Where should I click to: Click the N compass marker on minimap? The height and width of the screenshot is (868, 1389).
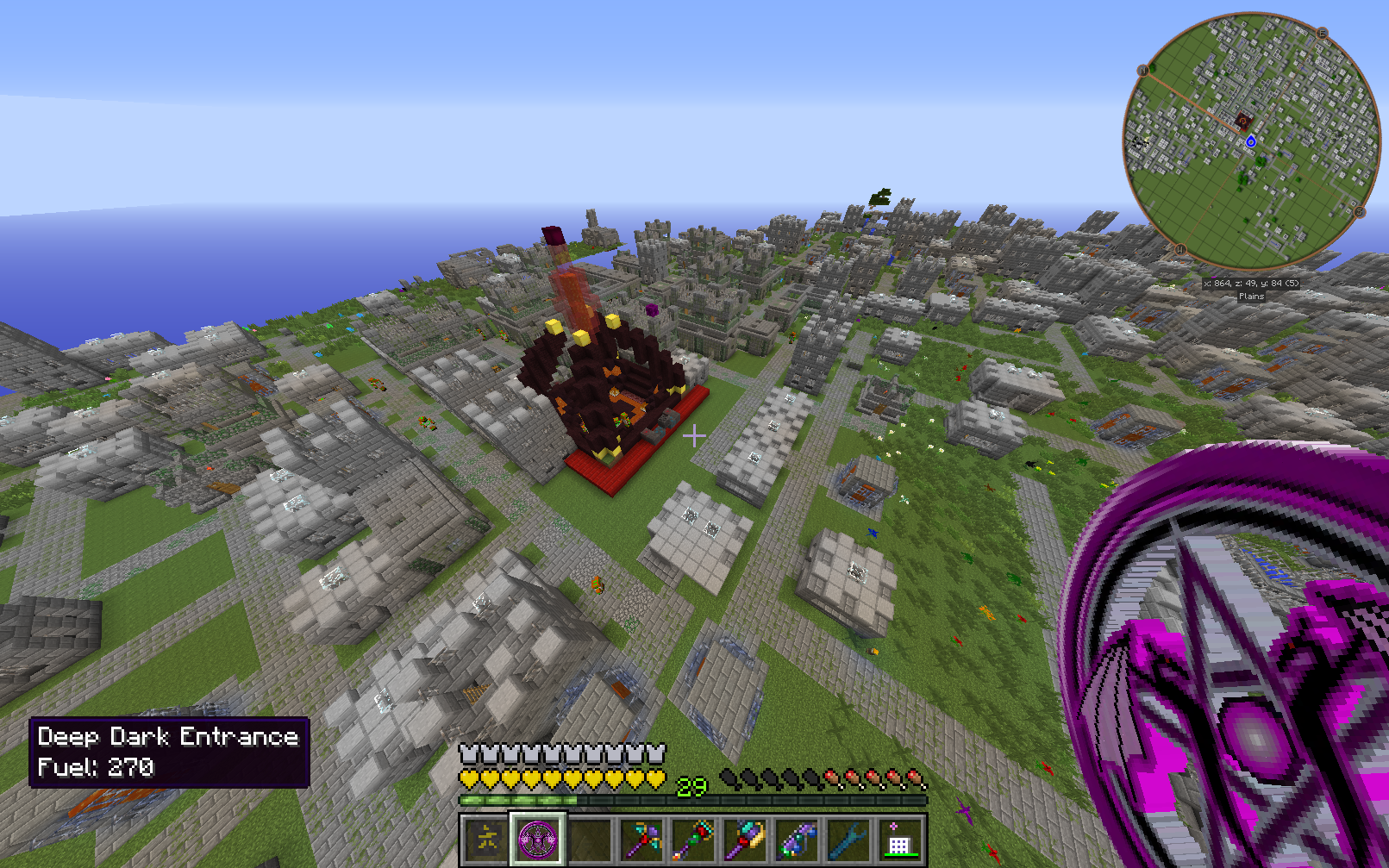(x=1143, y=71)
